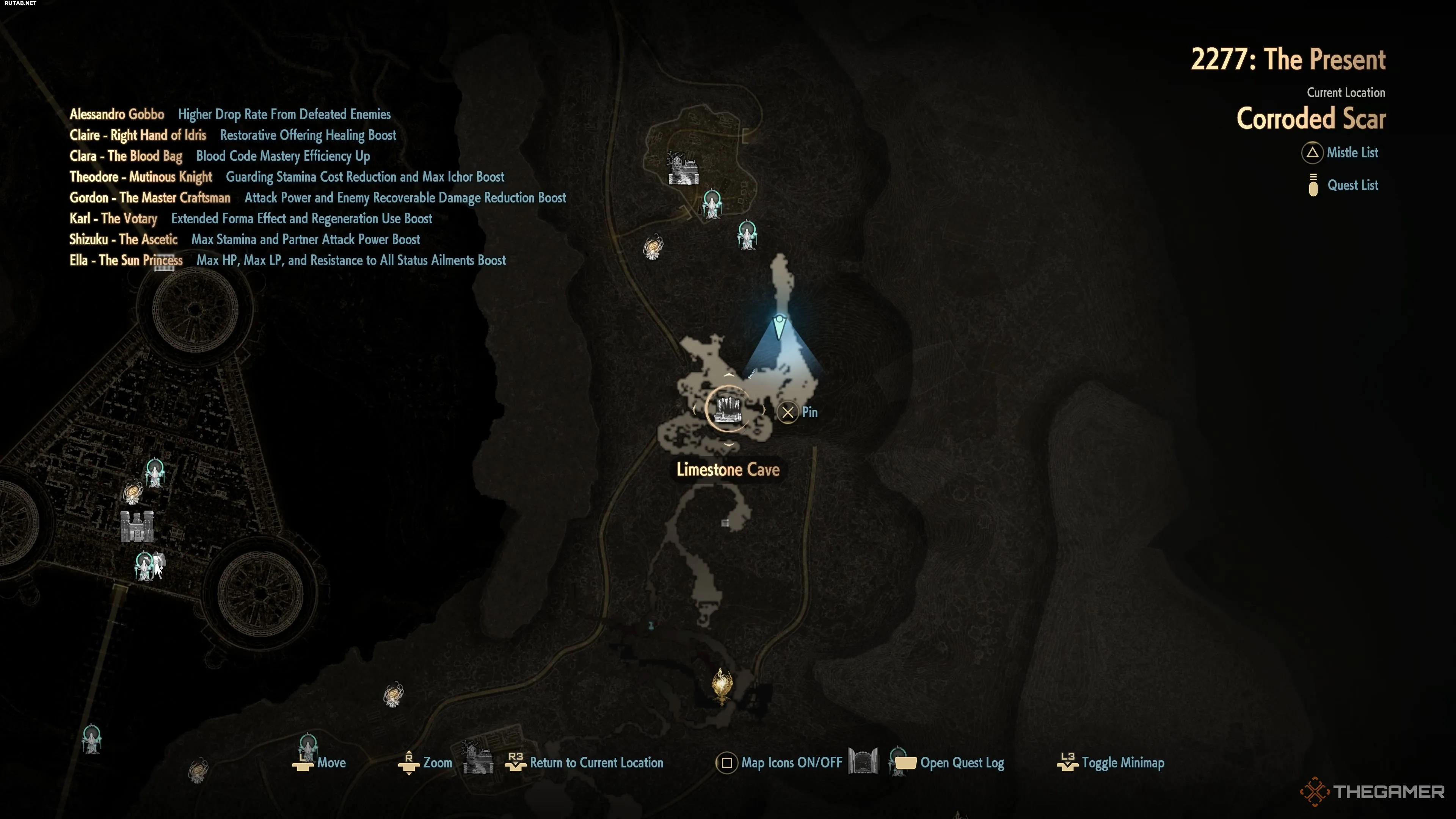Select the mistle marker just above the castle icon
This screenshot has width=1456, height=819.
point(154,472)
